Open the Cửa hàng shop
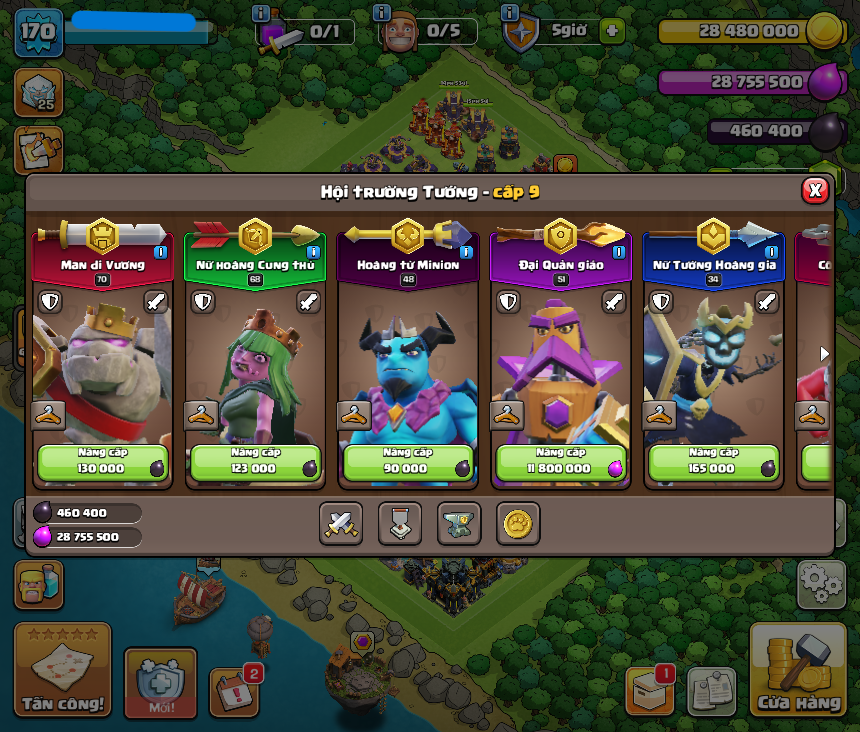The image size is (860, 732). click(798, 672)
